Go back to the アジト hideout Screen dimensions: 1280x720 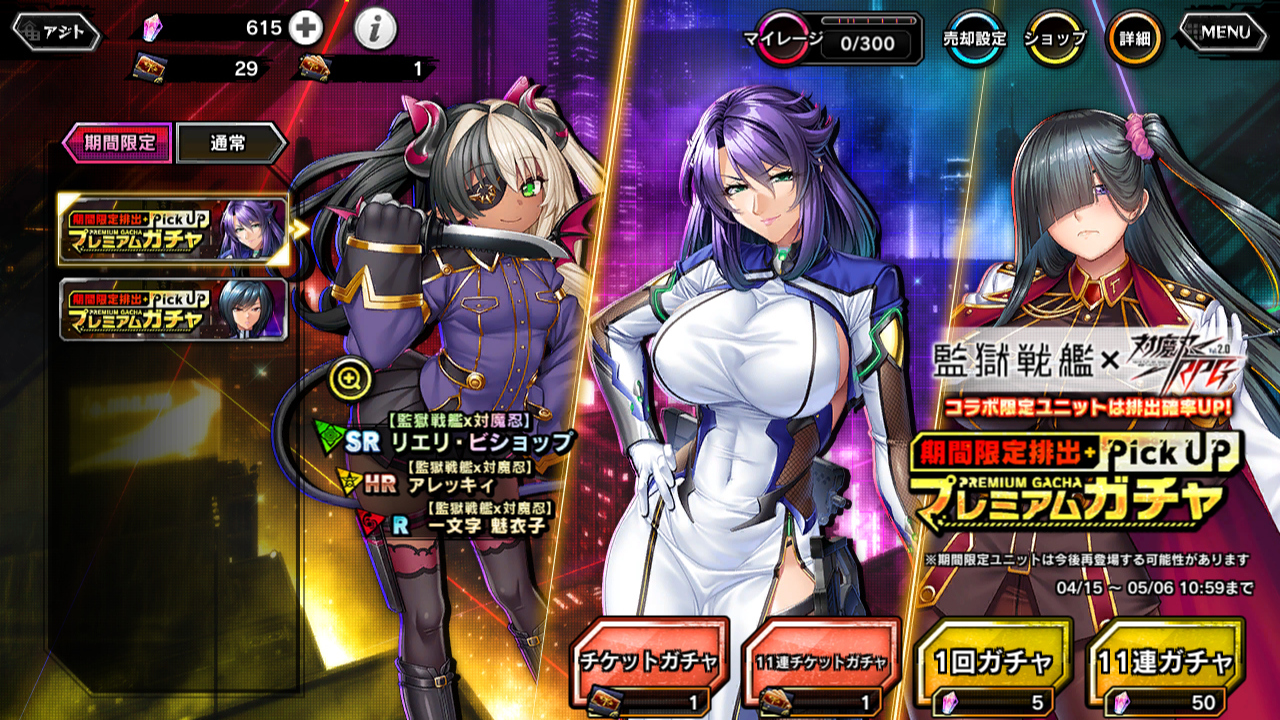[x=56, y=32]
